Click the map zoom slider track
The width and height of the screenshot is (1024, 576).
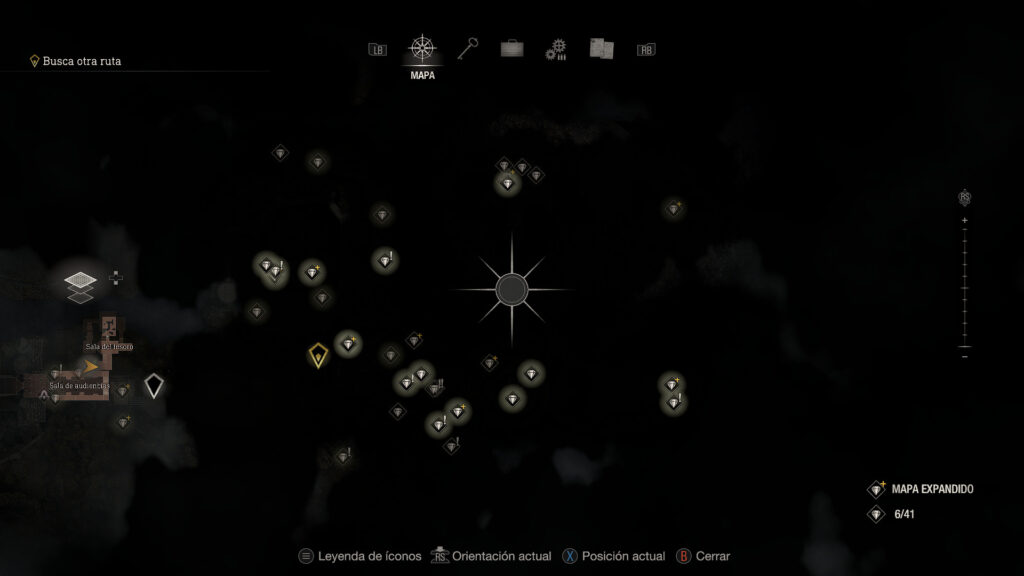click(965, 285)
